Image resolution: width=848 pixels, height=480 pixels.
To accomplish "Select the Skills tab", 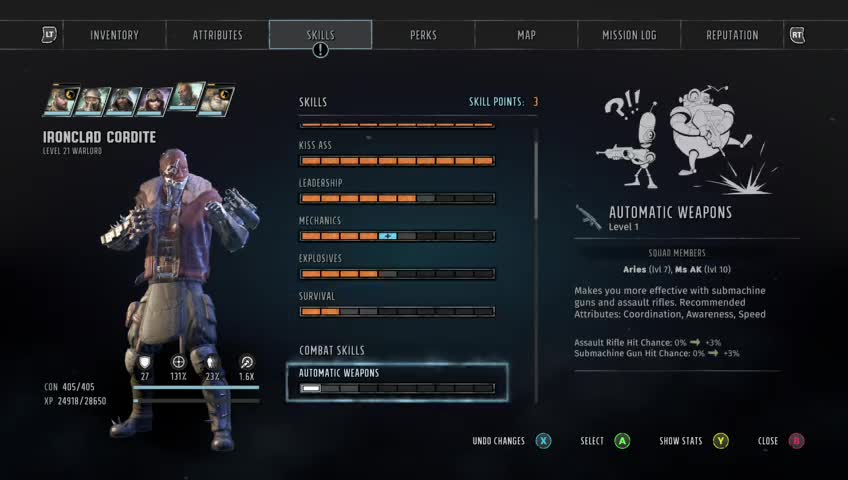I will click(x=320, y=35).
